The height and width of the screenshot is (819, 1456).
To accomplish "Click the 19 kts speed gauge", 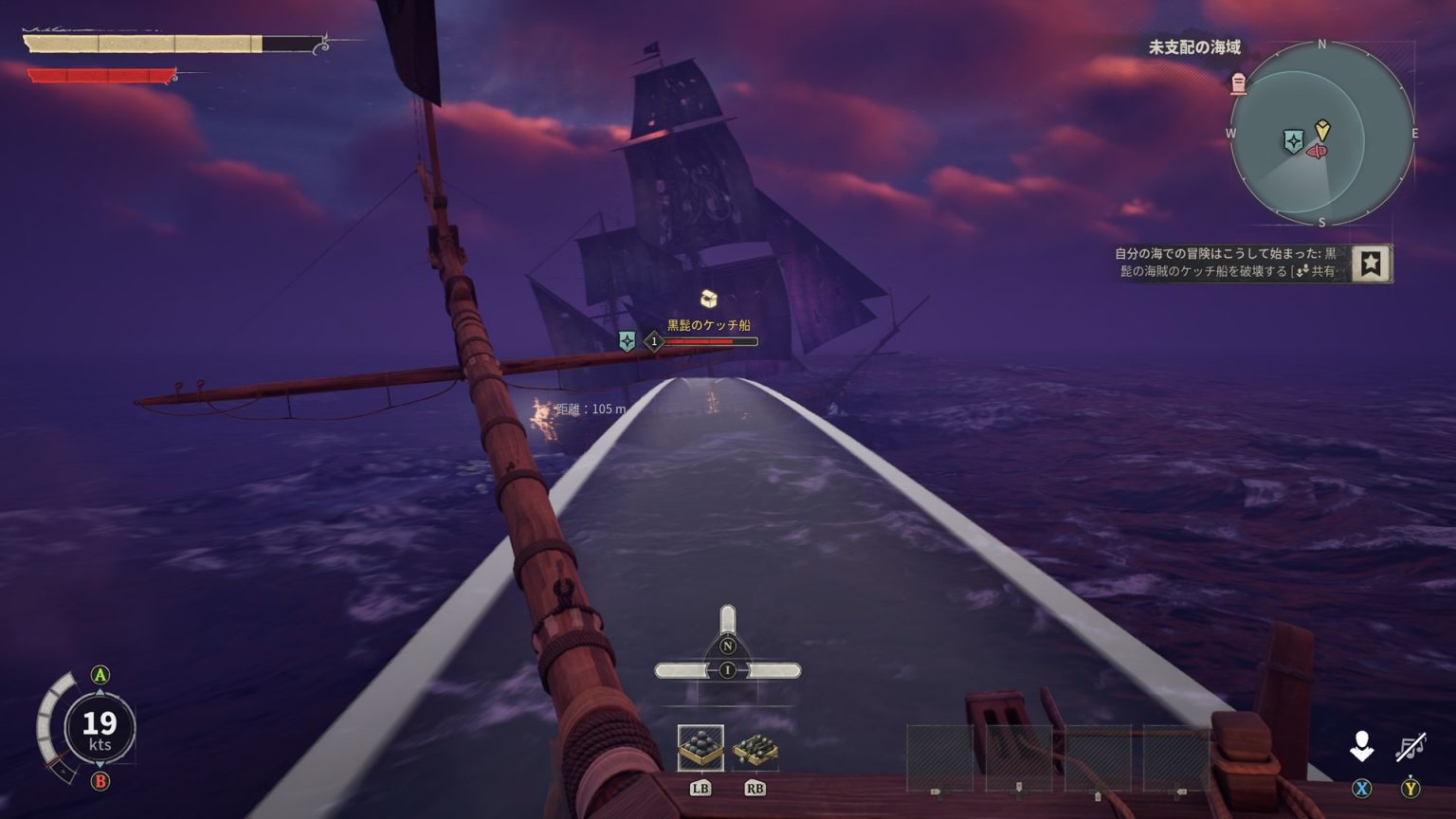I will [x=99, y=728].
